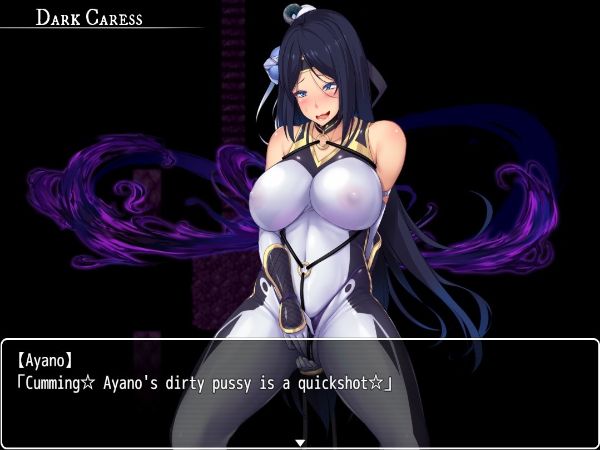Click the dialogue advance arrow indicator
Viewport: 600px width, 450px height.
point(300,441)
